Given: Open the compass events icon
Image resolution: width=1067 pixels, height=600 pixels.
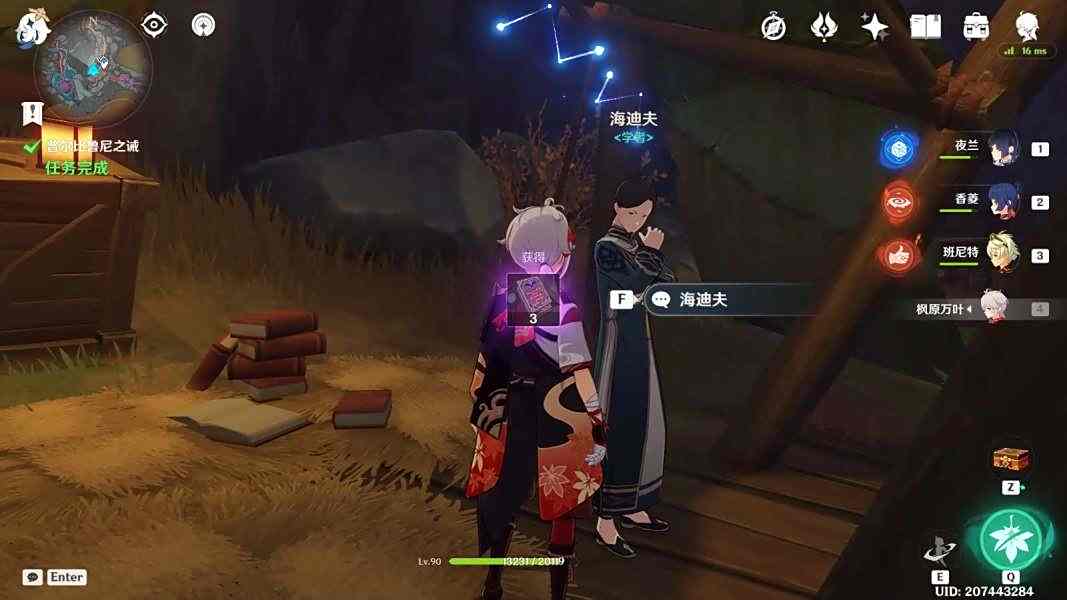Looking at the screenshot, I should tap(773, 27).
